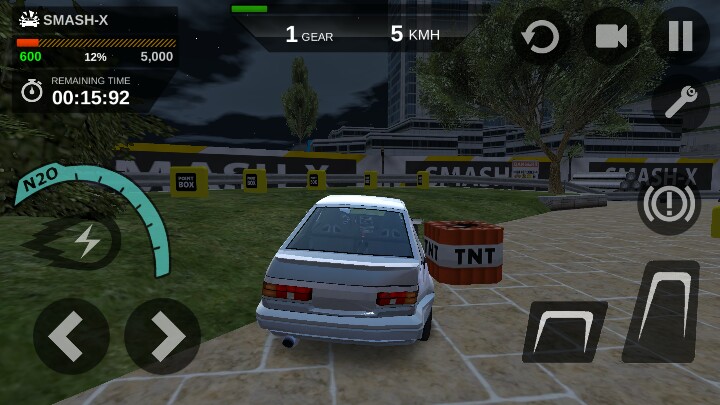
Task: Steer left with the left arrow button
Action: click(71, 336)
